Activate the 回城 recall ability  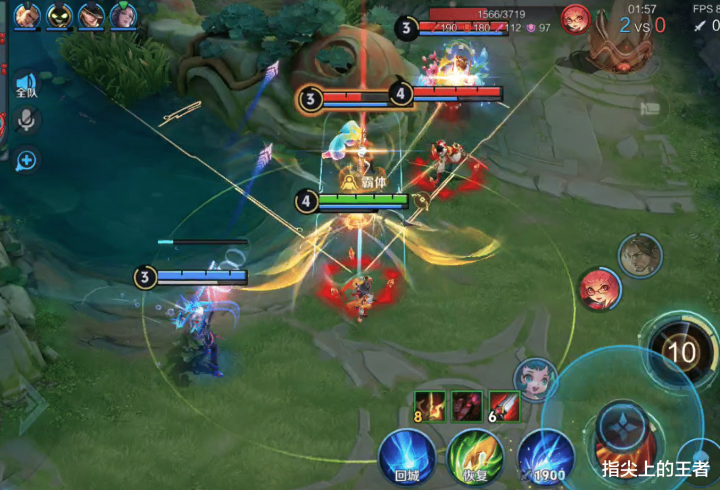407,457
